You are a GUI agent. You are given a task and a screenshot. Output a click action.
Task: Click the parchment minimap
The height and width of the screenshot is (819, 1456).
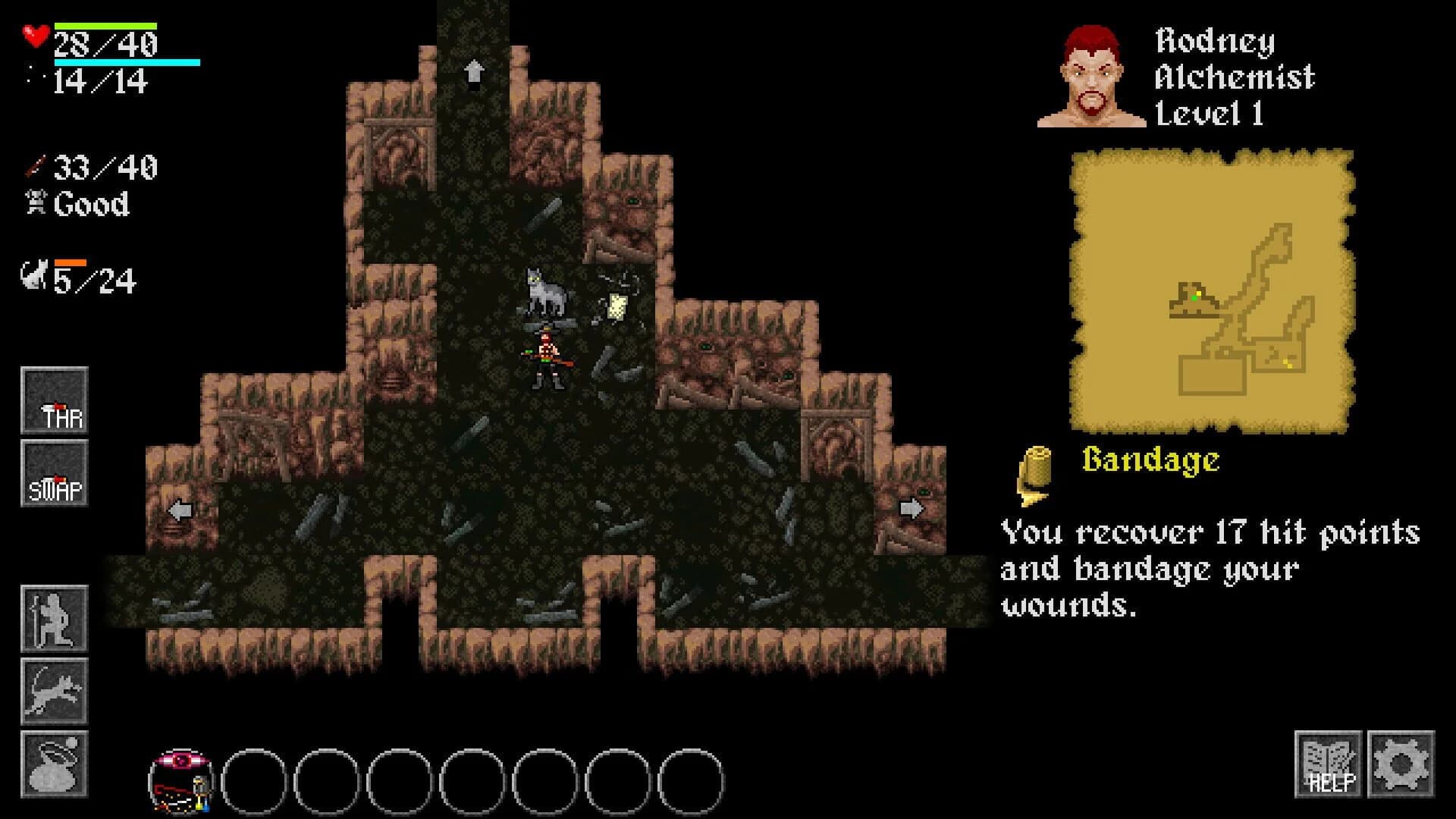tap(1213, 292)
